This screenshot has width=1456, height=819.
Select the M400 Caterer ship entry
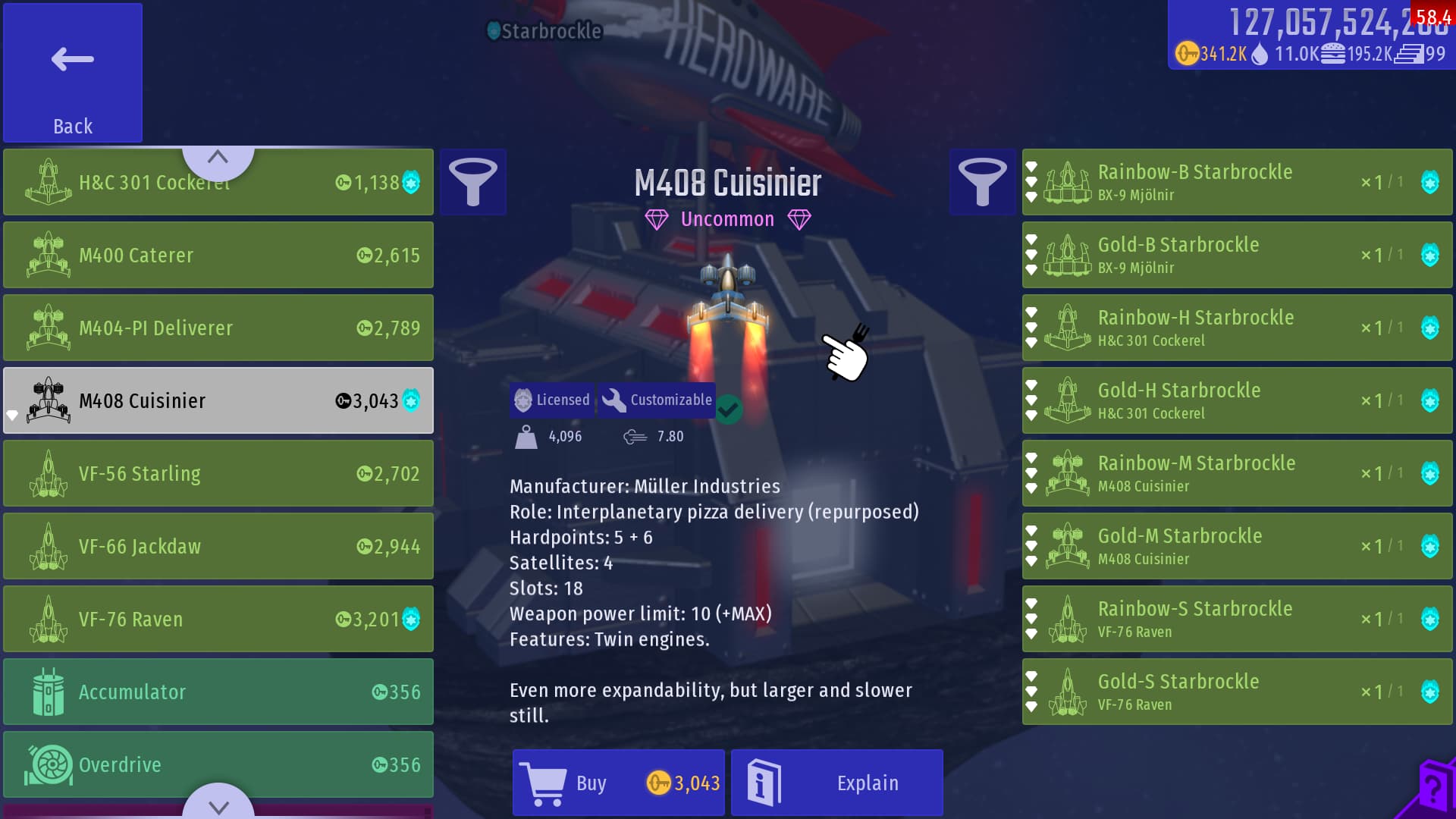pos(218,255)
